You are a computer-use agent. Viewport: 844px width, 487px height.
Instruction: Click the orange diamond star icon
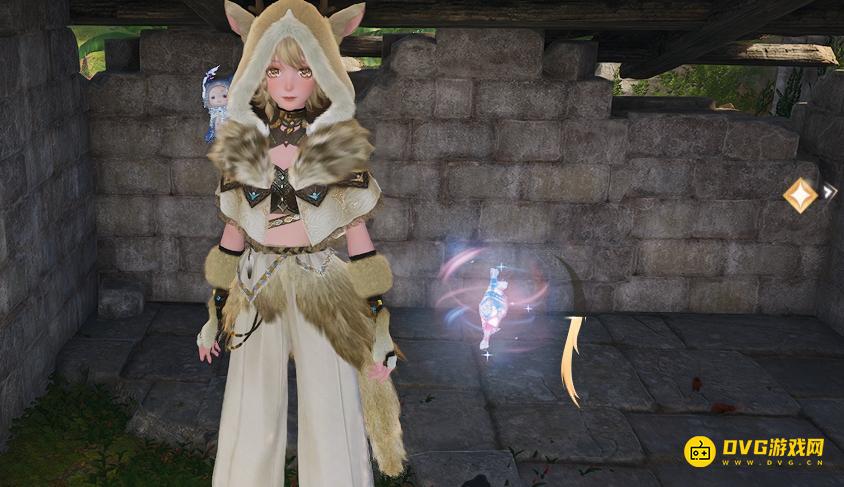tap(799, 194)
